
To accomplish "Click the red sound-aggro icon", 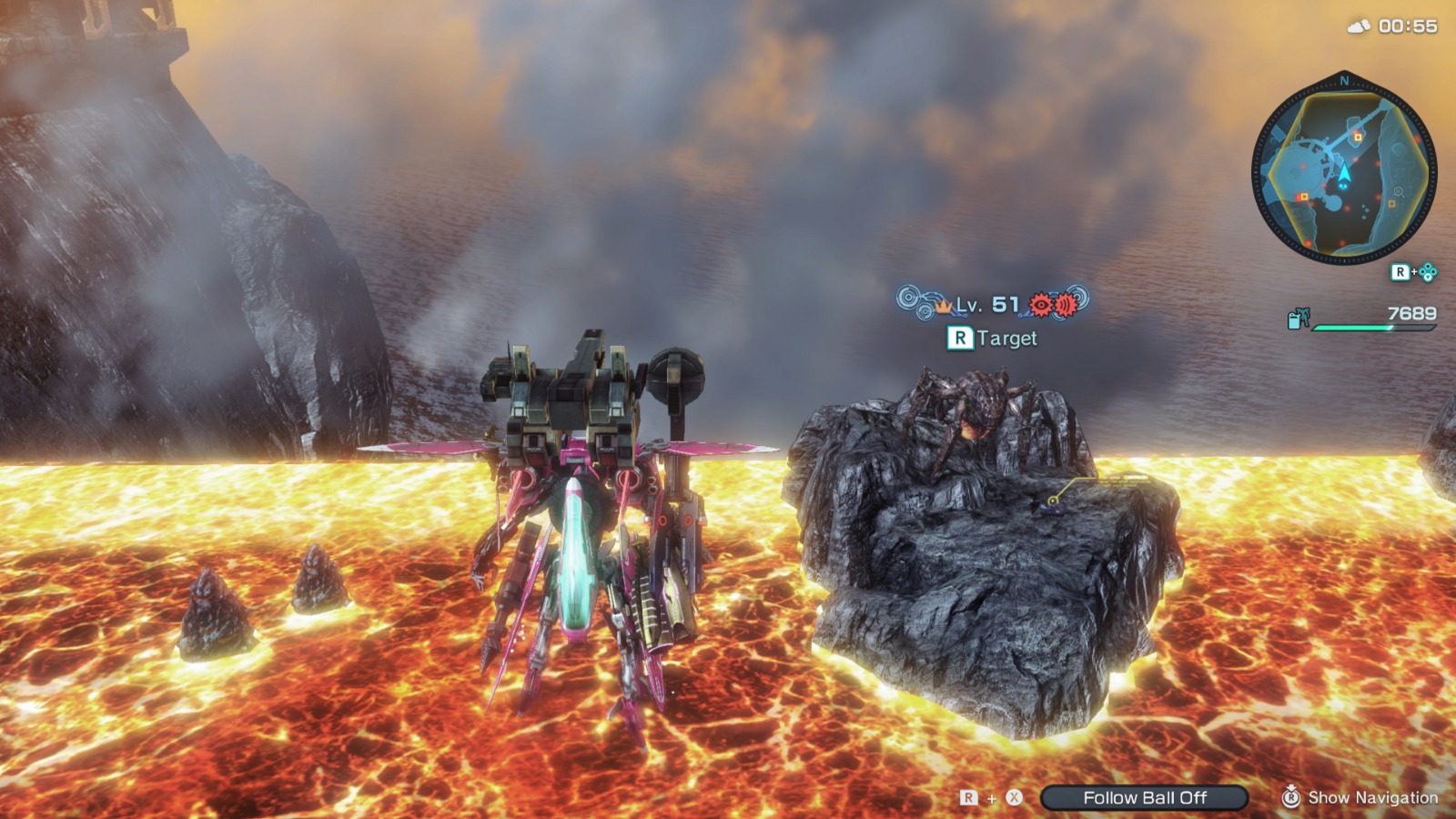I will tap(1065, 306).
